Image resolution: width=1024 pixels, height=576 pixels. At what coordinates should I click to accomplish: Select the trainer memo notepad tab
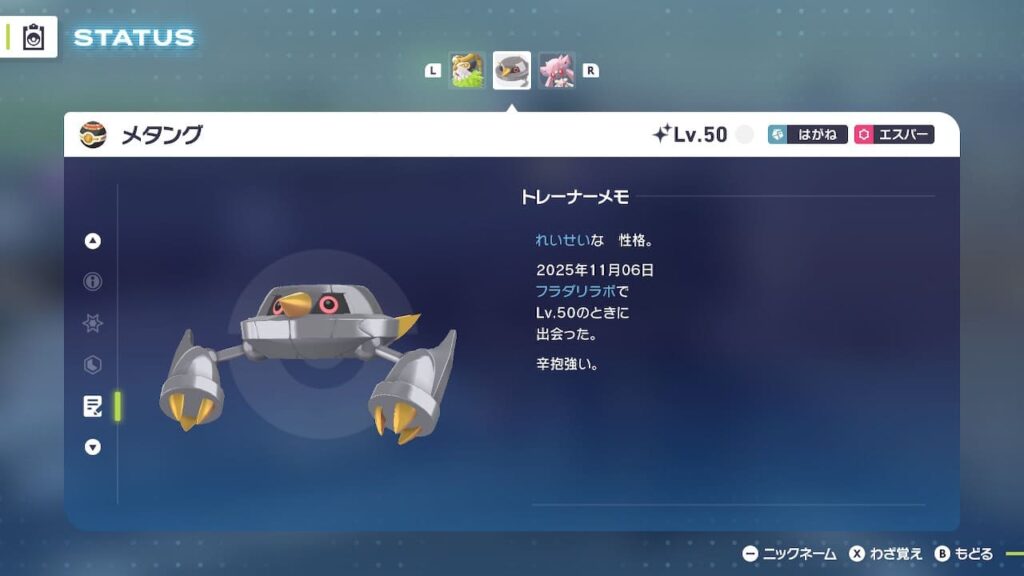click(93, 406)
